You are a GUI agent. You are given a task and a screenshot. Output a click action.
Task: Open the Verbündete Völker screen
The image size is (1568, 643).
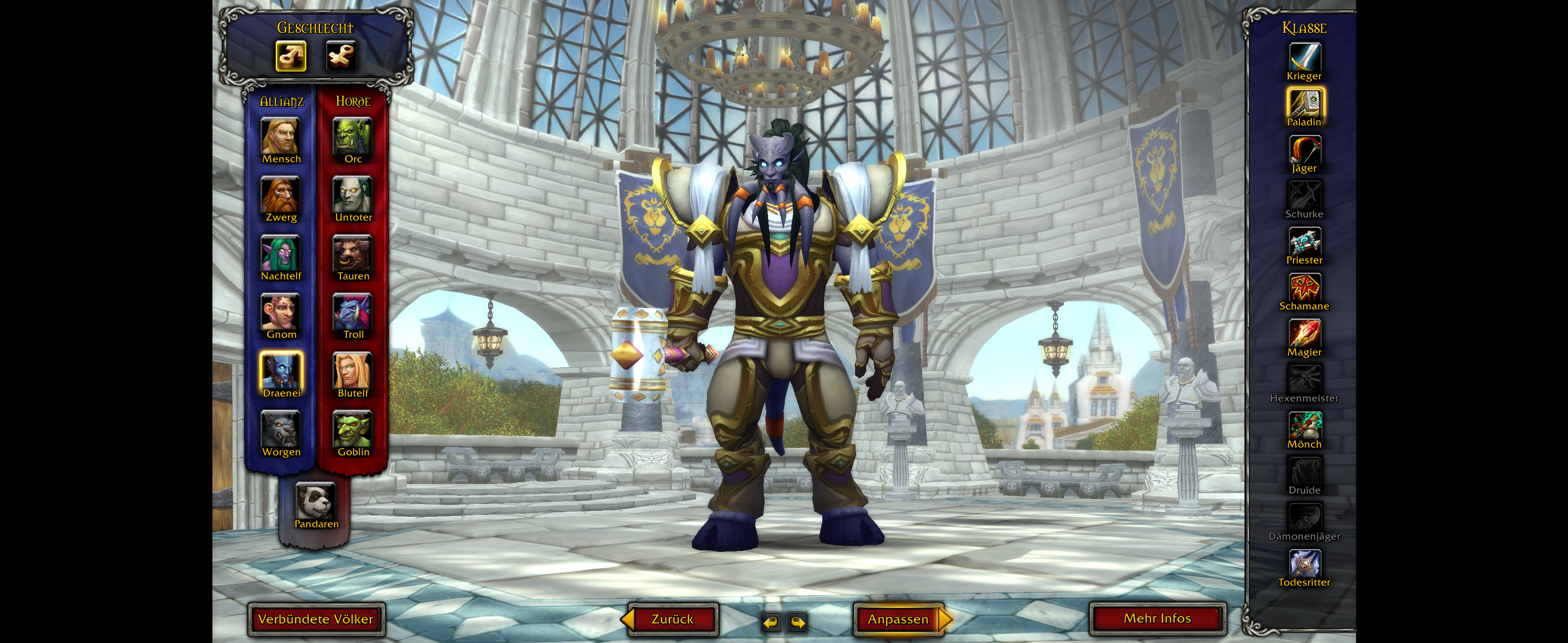[x=315, y=619]
